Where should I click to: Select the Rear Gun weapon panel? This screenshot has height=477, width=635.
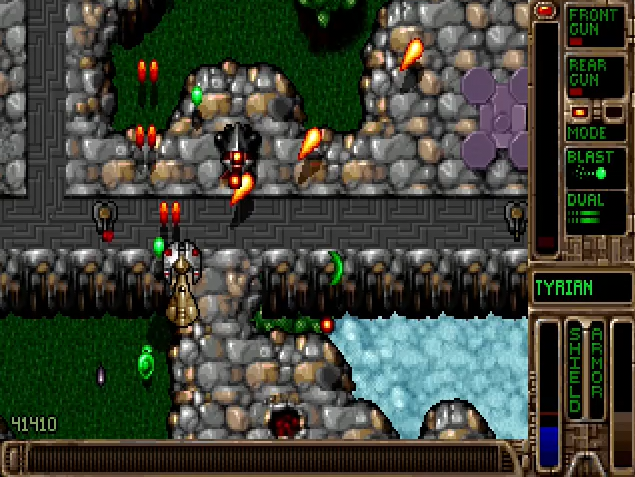[596, 76]
